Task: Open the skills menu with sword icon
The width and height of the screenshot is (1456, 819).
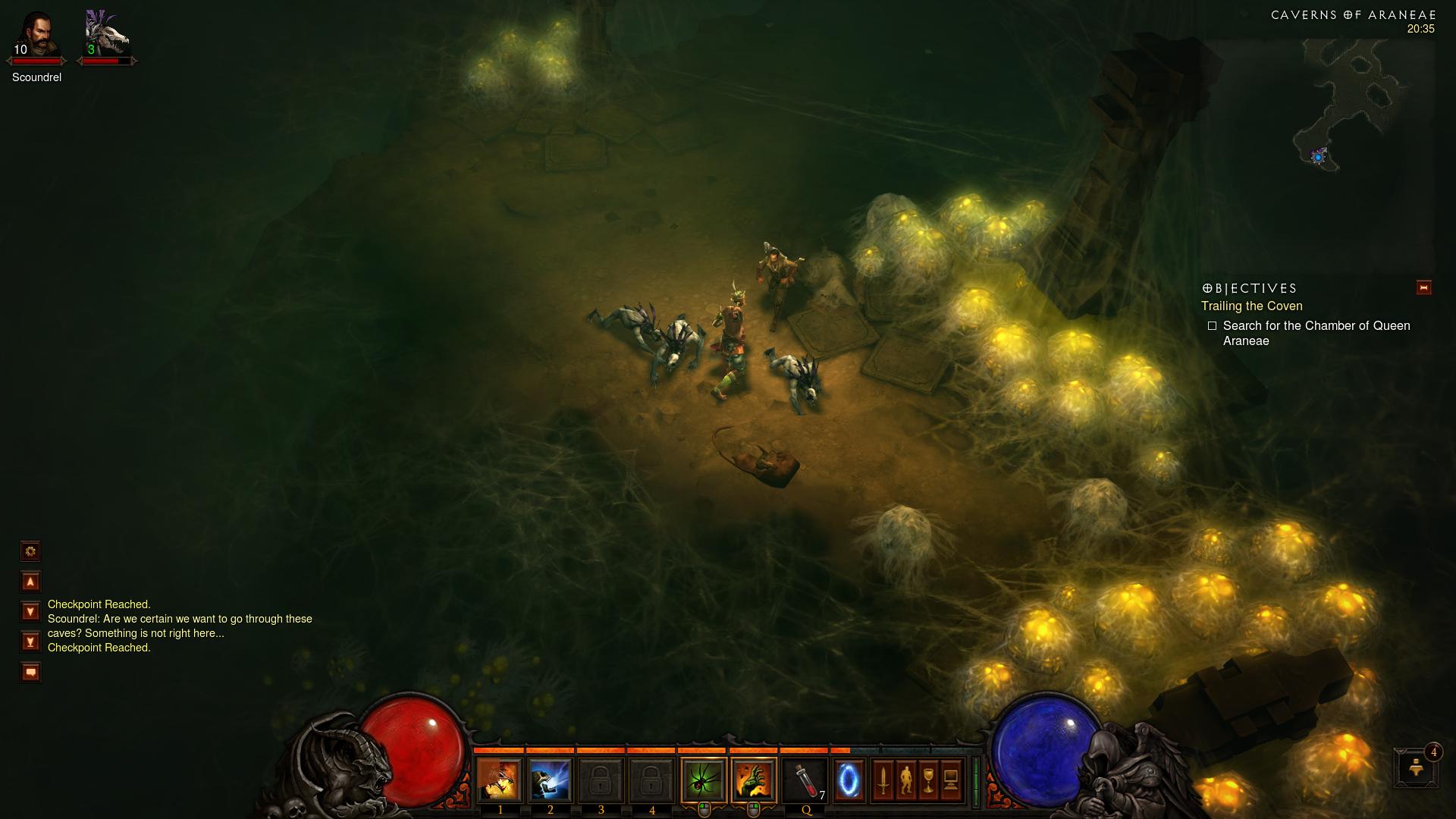Action: [883, 780]
